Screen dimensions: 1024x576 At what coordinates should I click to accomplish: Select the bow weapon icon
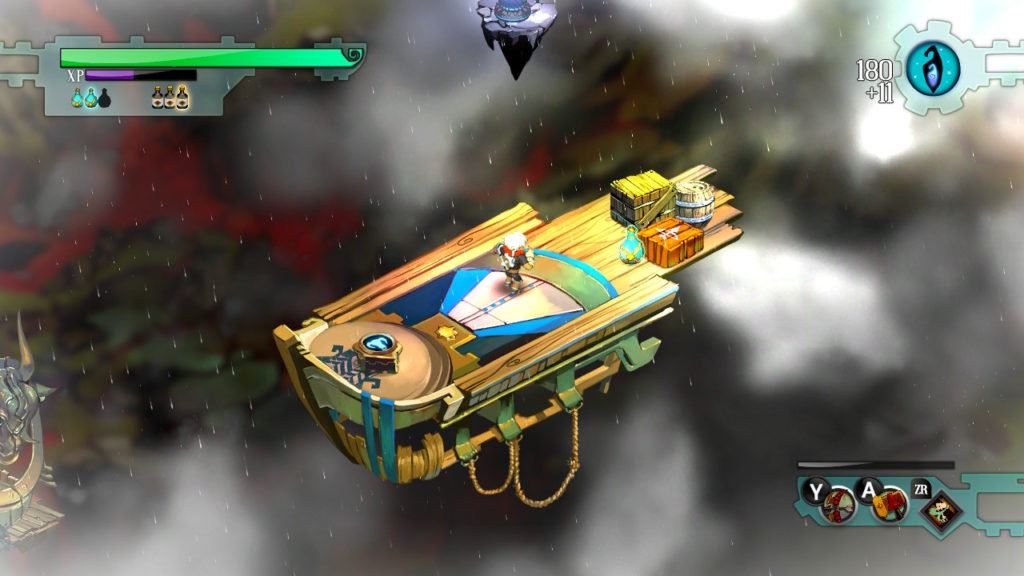click(x=837, y=507)
